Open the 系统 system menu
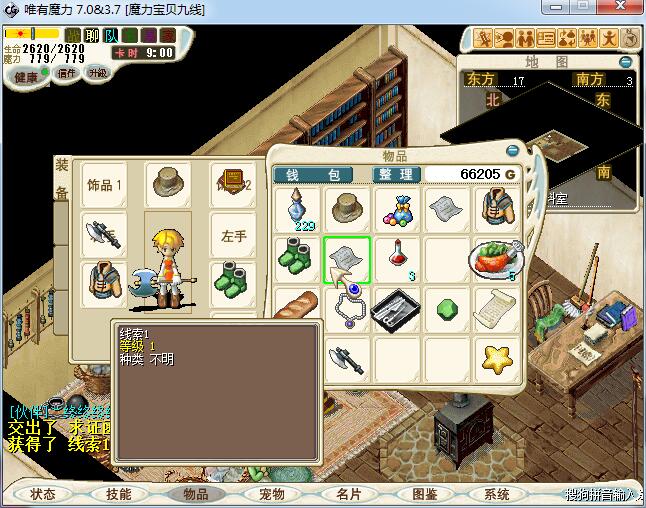646x508 pixels. (497, 494)
